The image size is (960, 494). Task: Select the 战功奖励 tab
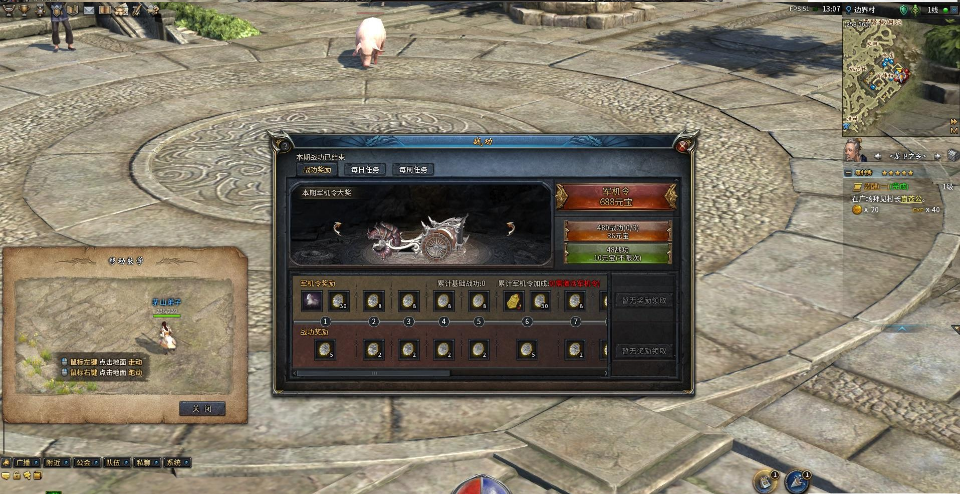click(x=318, y=170)
